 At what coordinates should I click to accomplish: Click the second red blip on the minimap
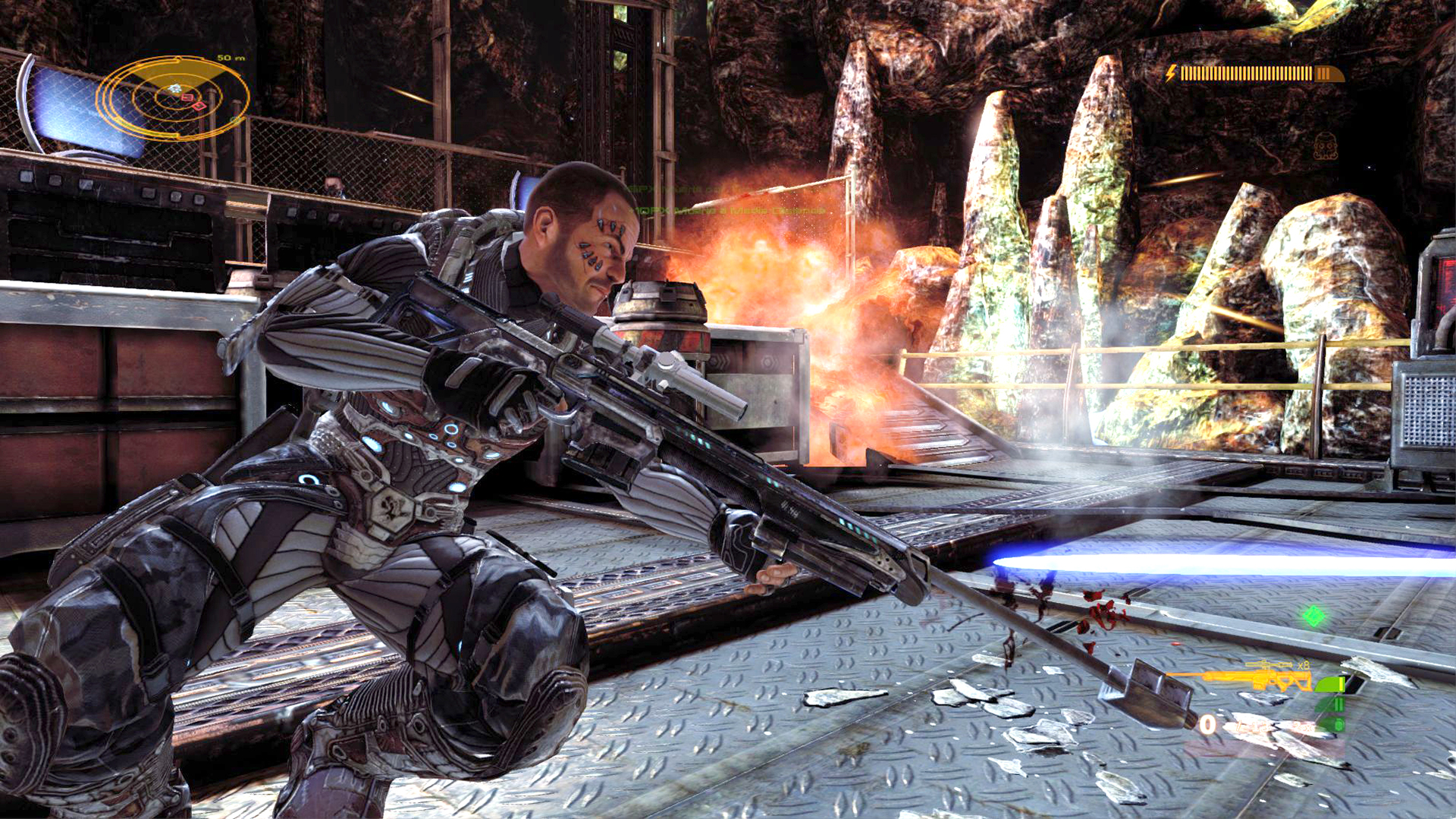pyautogui.click(x=199, y=107)
